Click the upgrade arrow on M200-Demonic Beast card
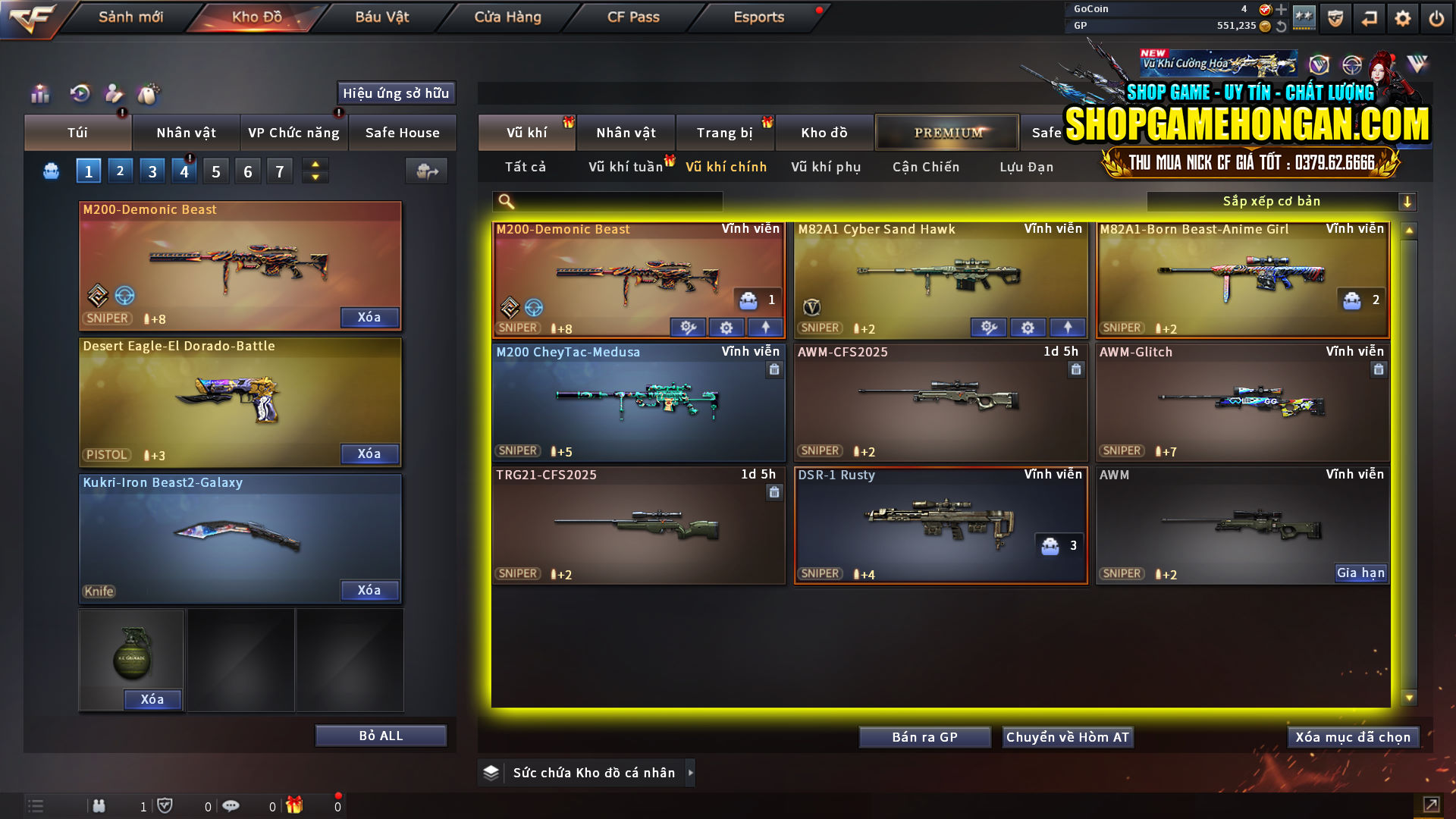 pos(765,327)
